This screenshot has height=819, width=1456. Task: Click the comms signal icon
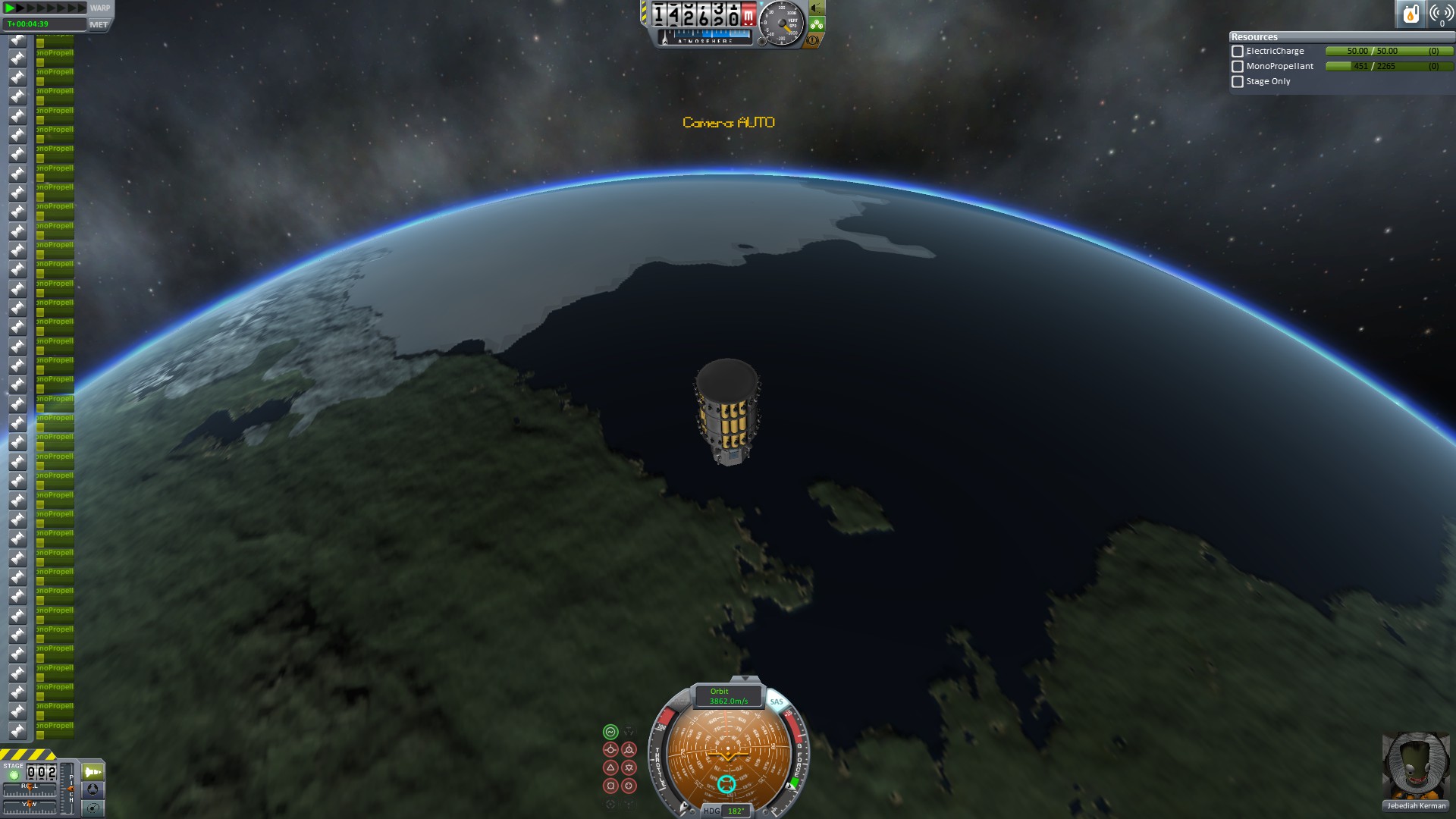coord(1441,14)
